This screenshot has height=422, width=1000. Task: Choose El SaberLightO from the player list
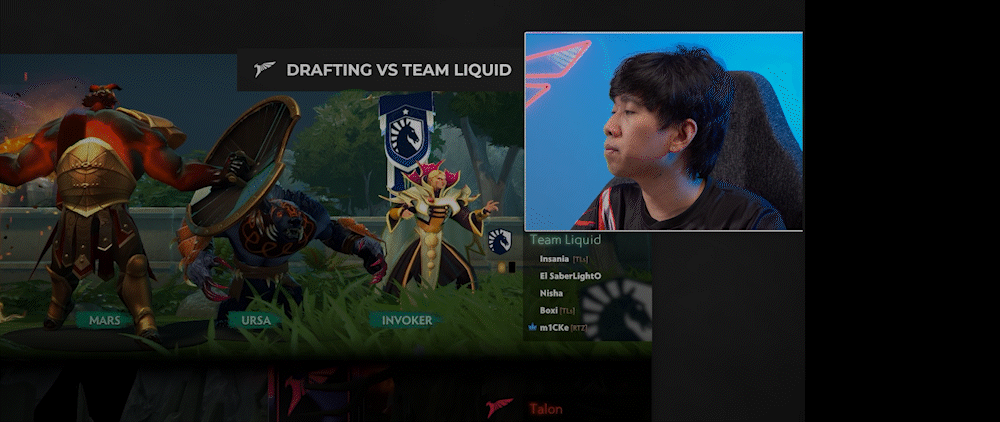coord(570,276)
